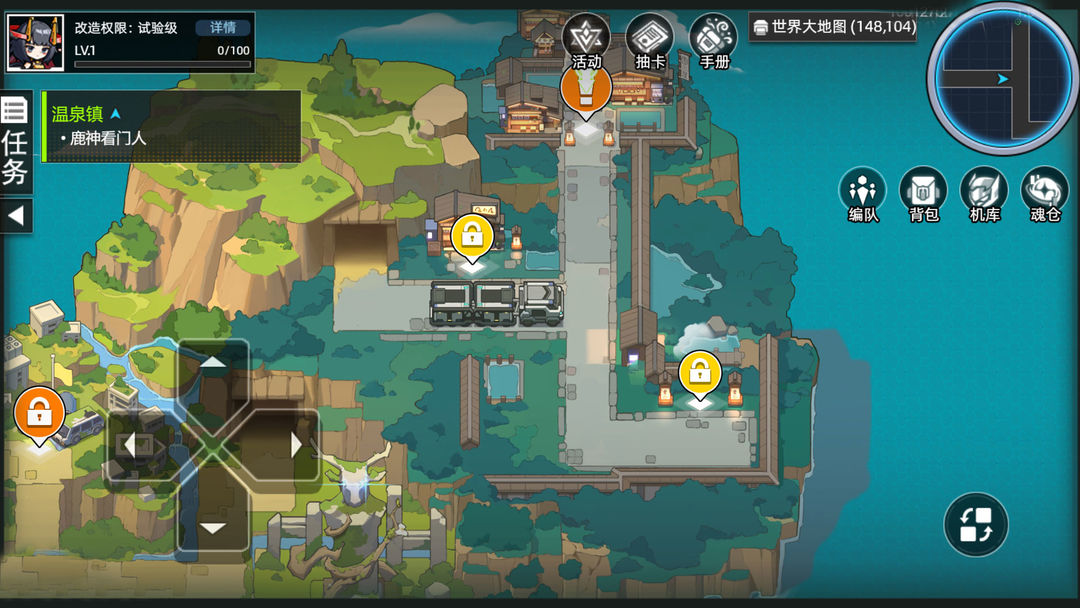This screenshot has height=608, width=1080.
Task: Open the 魂仓 soul storage
Action: pos(1045,194)
